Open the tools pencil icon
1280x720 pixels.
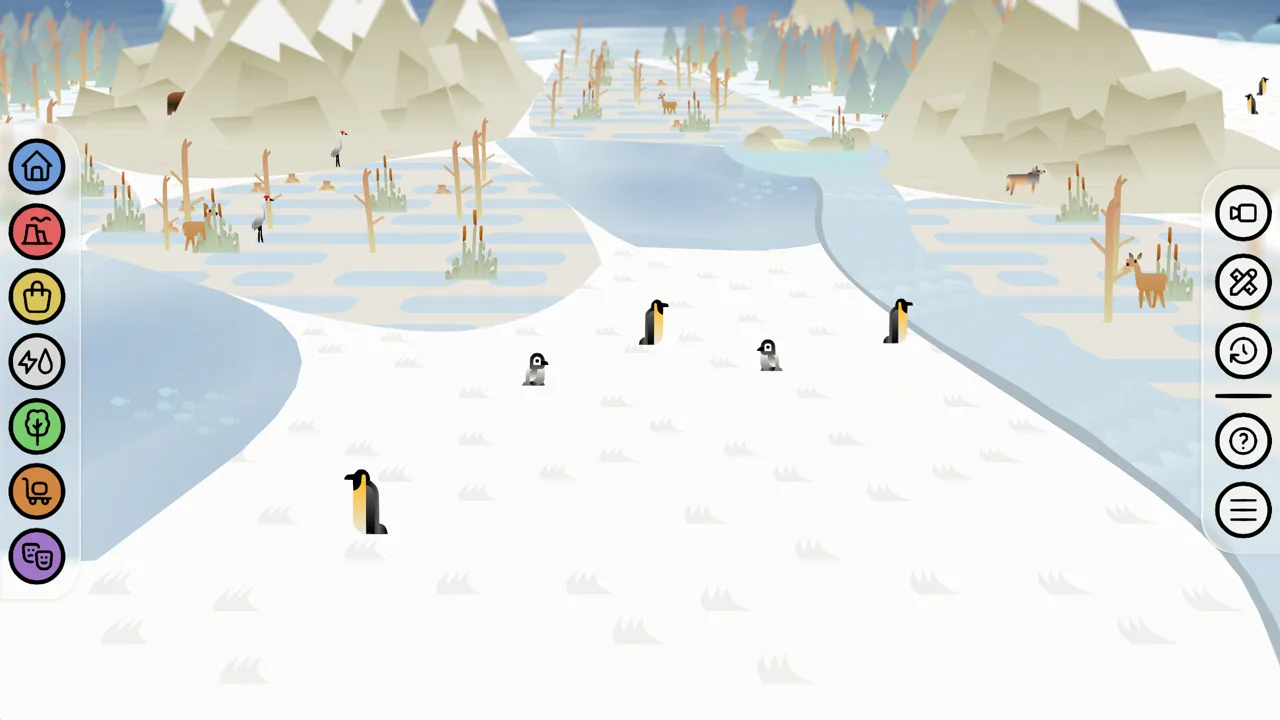1243,282
